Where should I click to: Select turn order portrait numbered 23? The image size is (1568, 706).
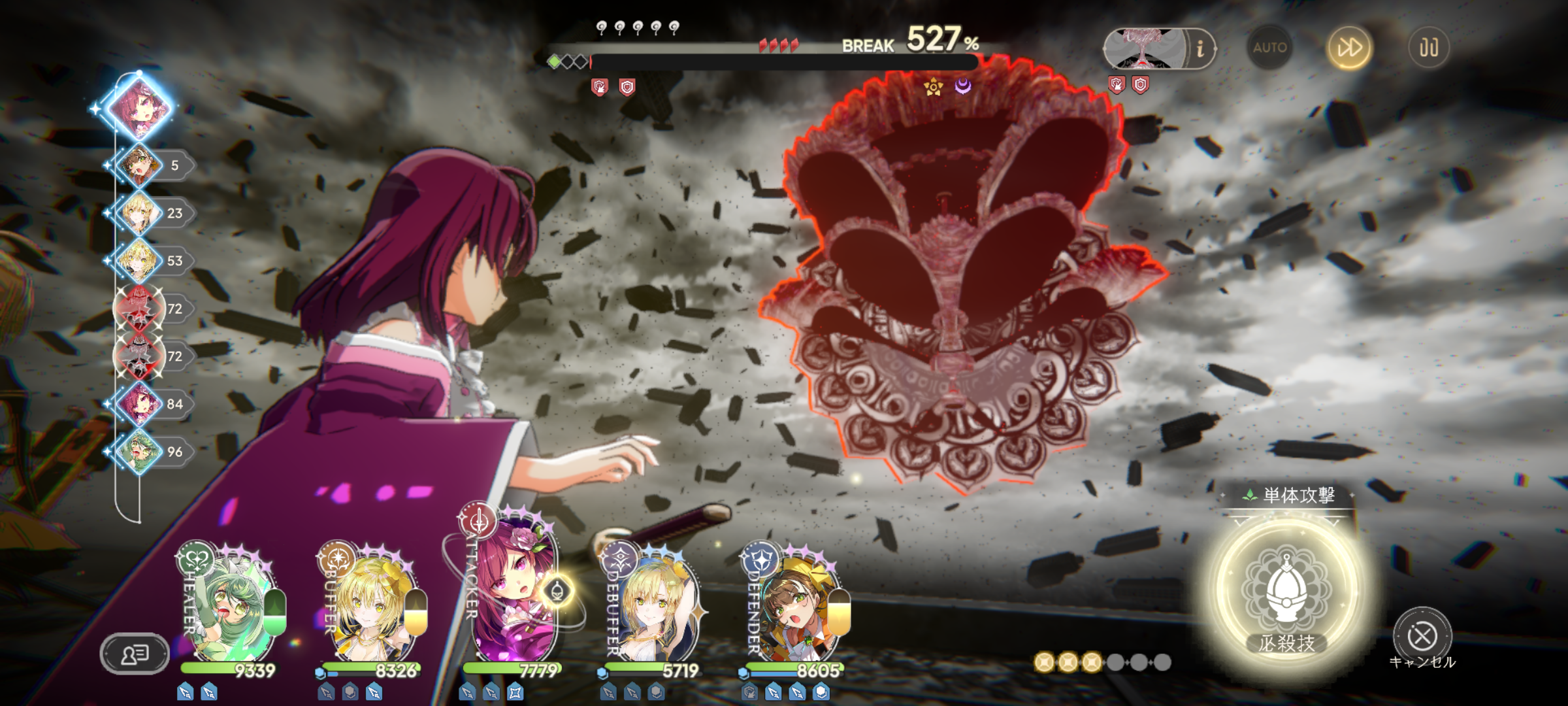tap(139, 213)
